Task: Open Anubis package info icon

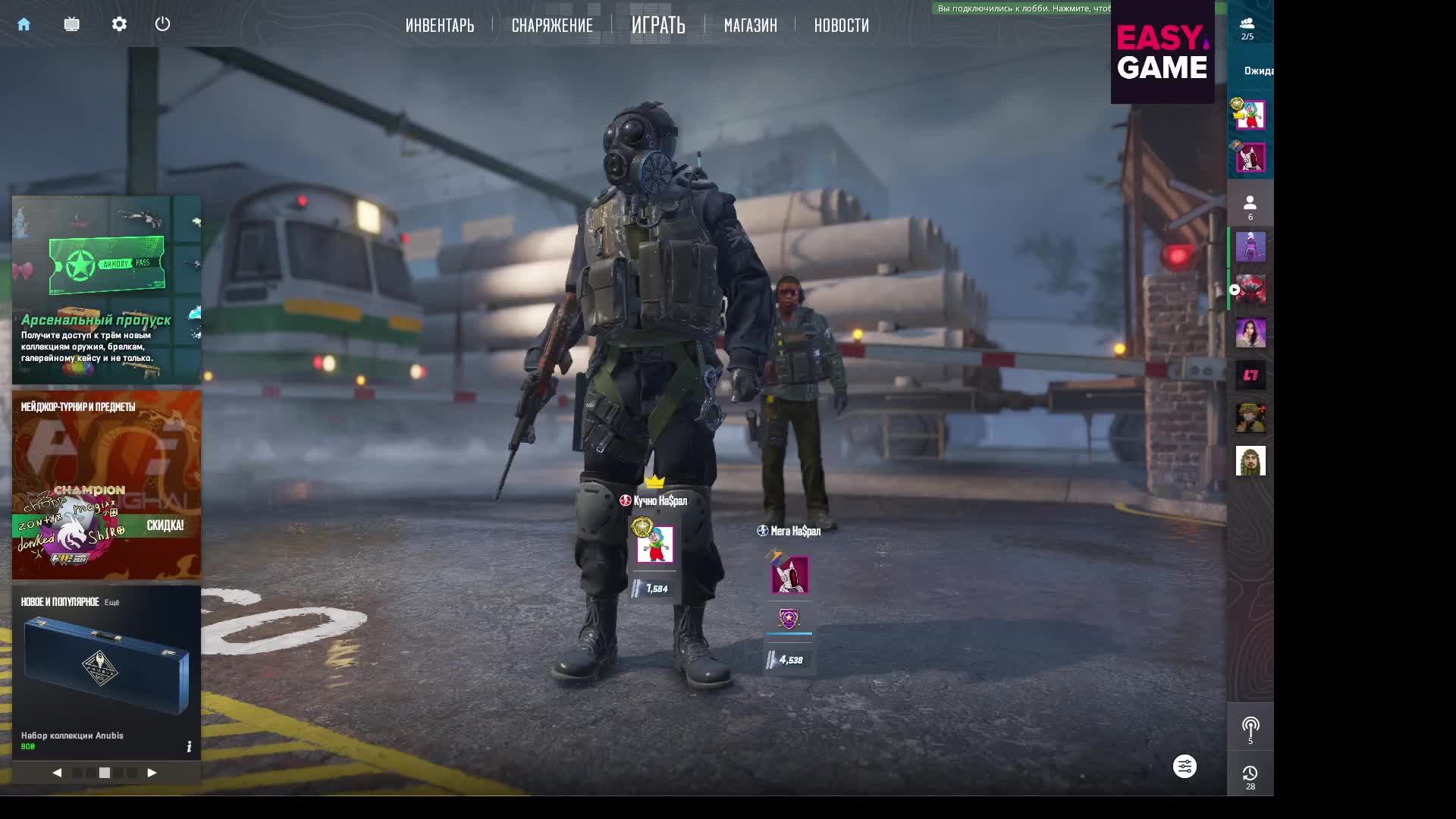Action: (x=189, y=747)
